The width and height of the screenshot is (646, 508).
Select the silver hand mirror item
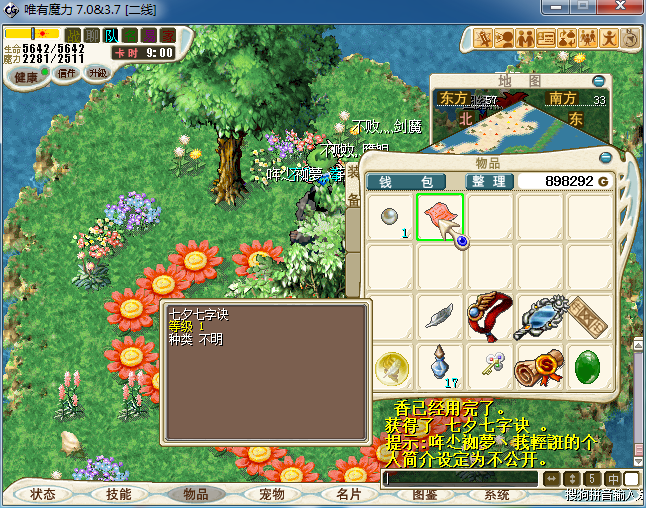[539, 316]
